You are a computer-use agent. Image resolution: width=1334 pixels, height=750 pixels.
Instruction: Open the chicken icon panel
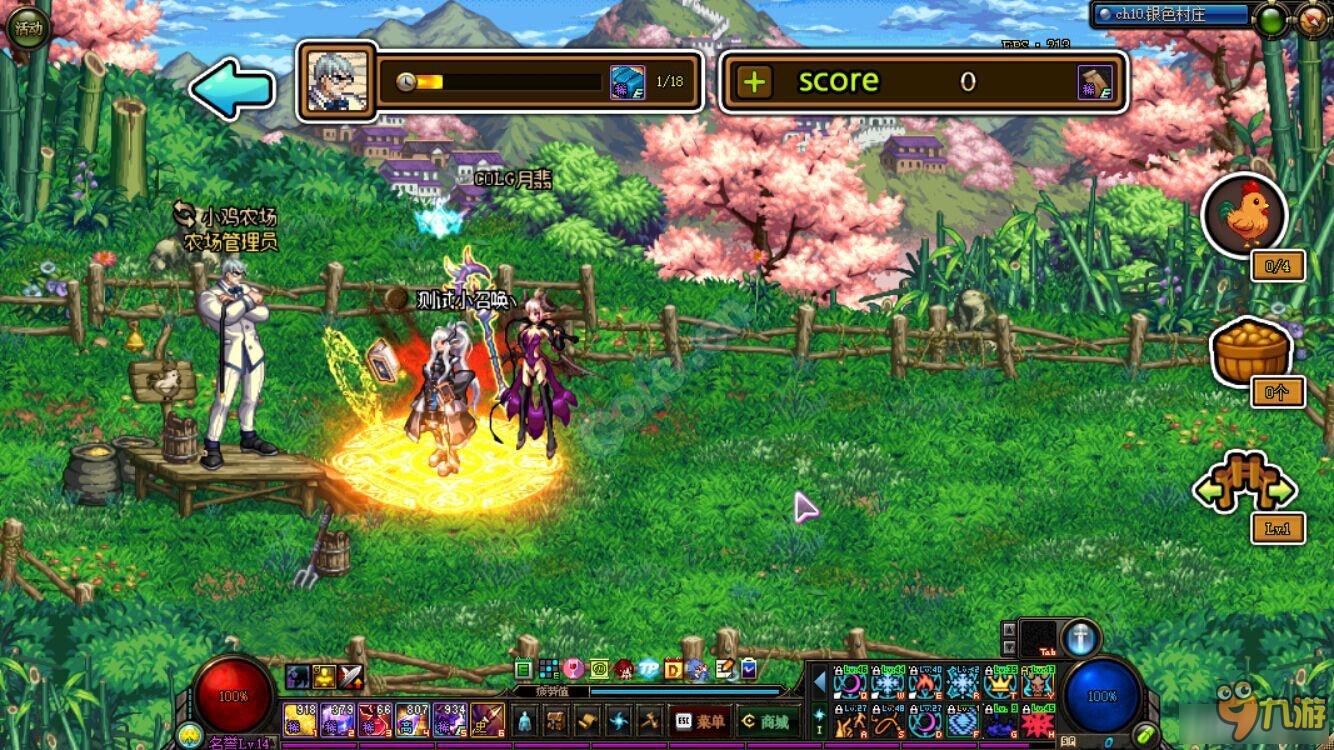coord(1245,214)
